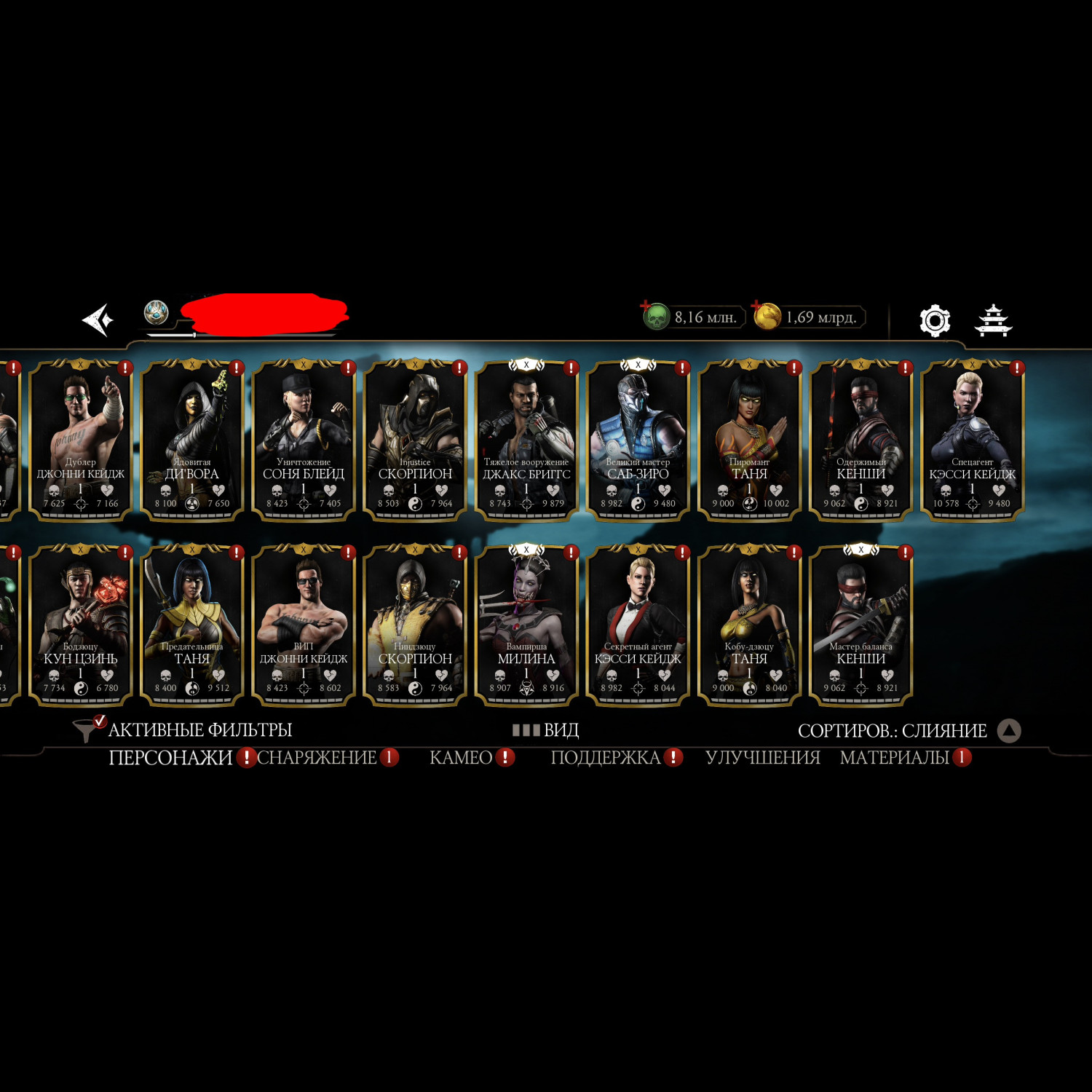Open the pagoda temple icon
The width and height of the screenshot is (1092, 1092).
point(994,320)
